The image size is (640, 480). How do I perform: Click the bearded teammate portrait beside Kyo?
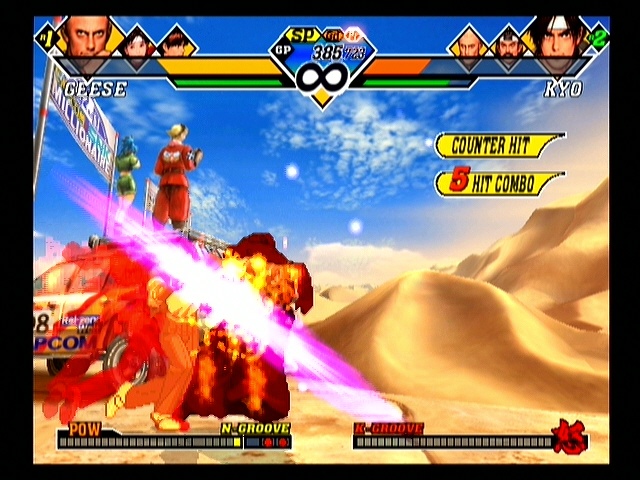pyautogui.click(x=508, y=46)
